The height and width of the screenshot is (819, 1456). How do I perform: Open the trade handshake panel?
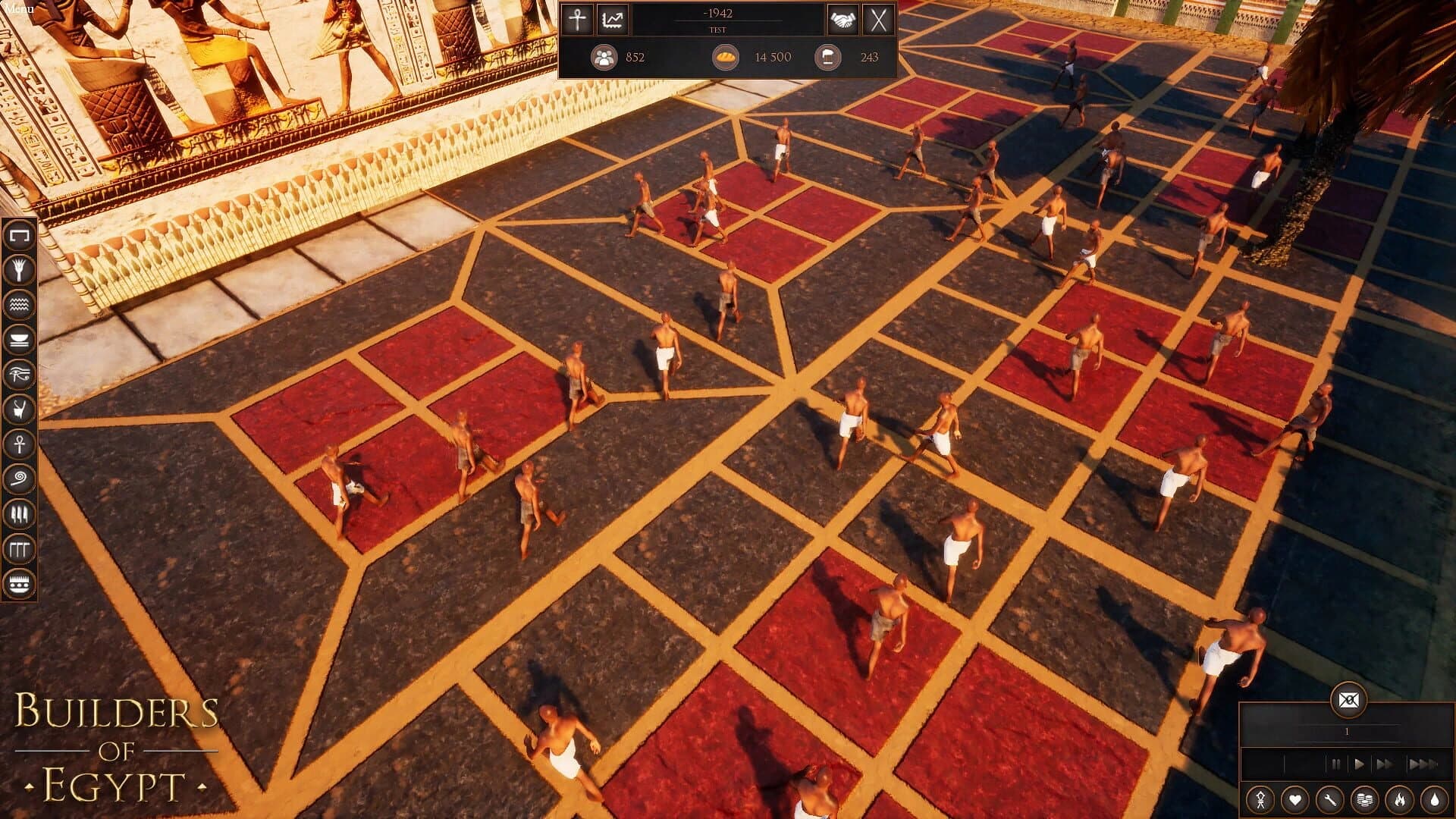coord(842,20)
